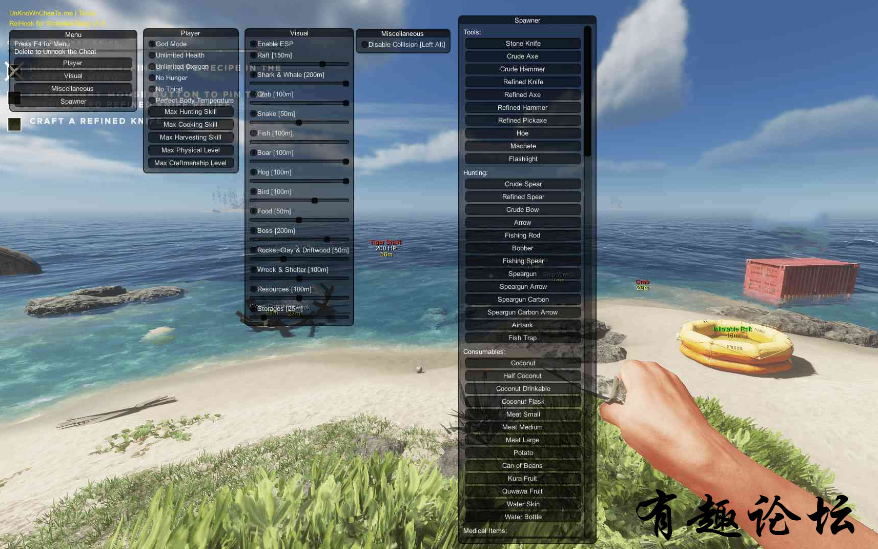Activate Max Cooking Skill
The image size is (878, 549).
191,124
